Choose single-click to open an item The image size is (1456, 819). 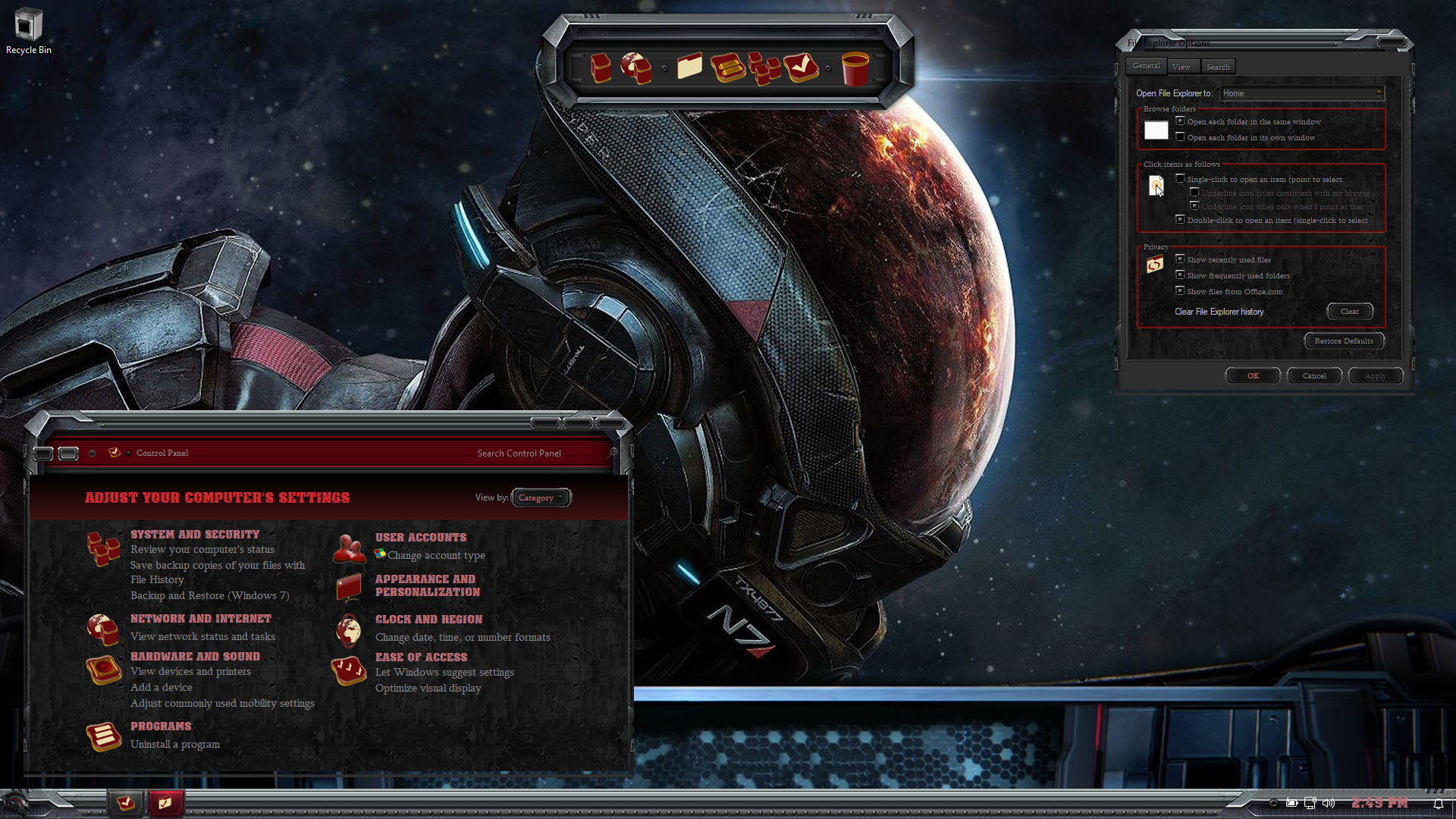[1180, 179]
